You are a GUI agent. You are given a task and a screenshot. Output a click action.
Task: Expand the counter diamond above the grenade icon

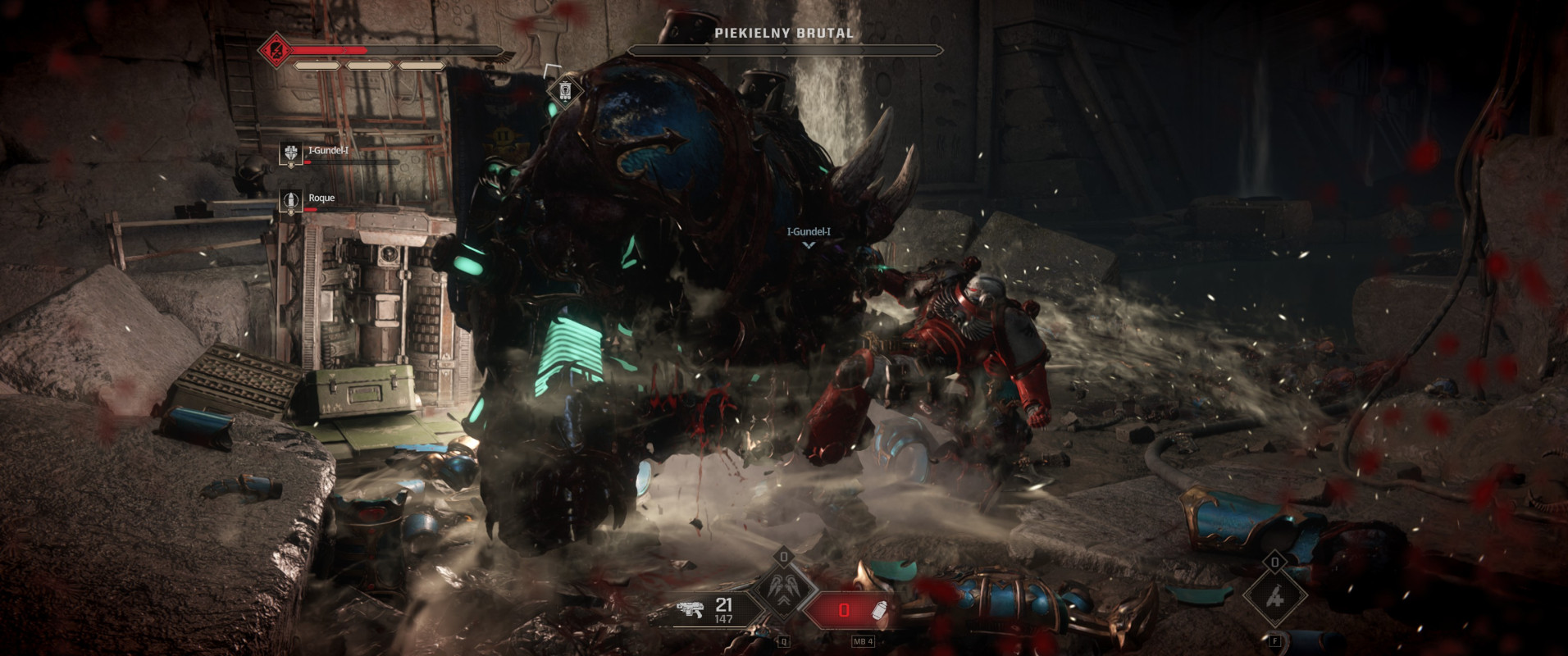pos(1275,563)
